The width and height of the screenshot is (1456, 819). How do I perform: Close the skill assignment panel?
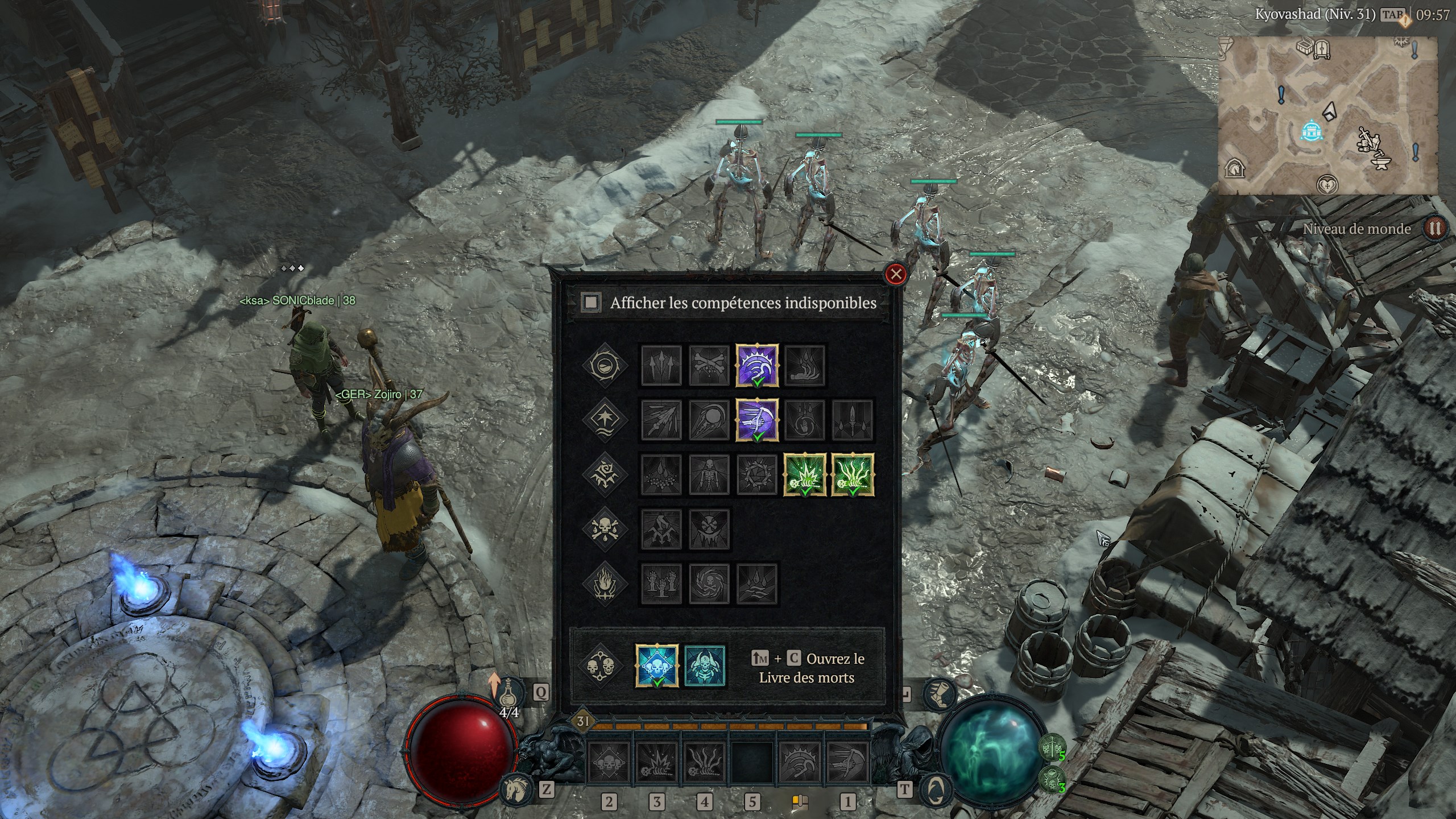[x=896, y=275]
